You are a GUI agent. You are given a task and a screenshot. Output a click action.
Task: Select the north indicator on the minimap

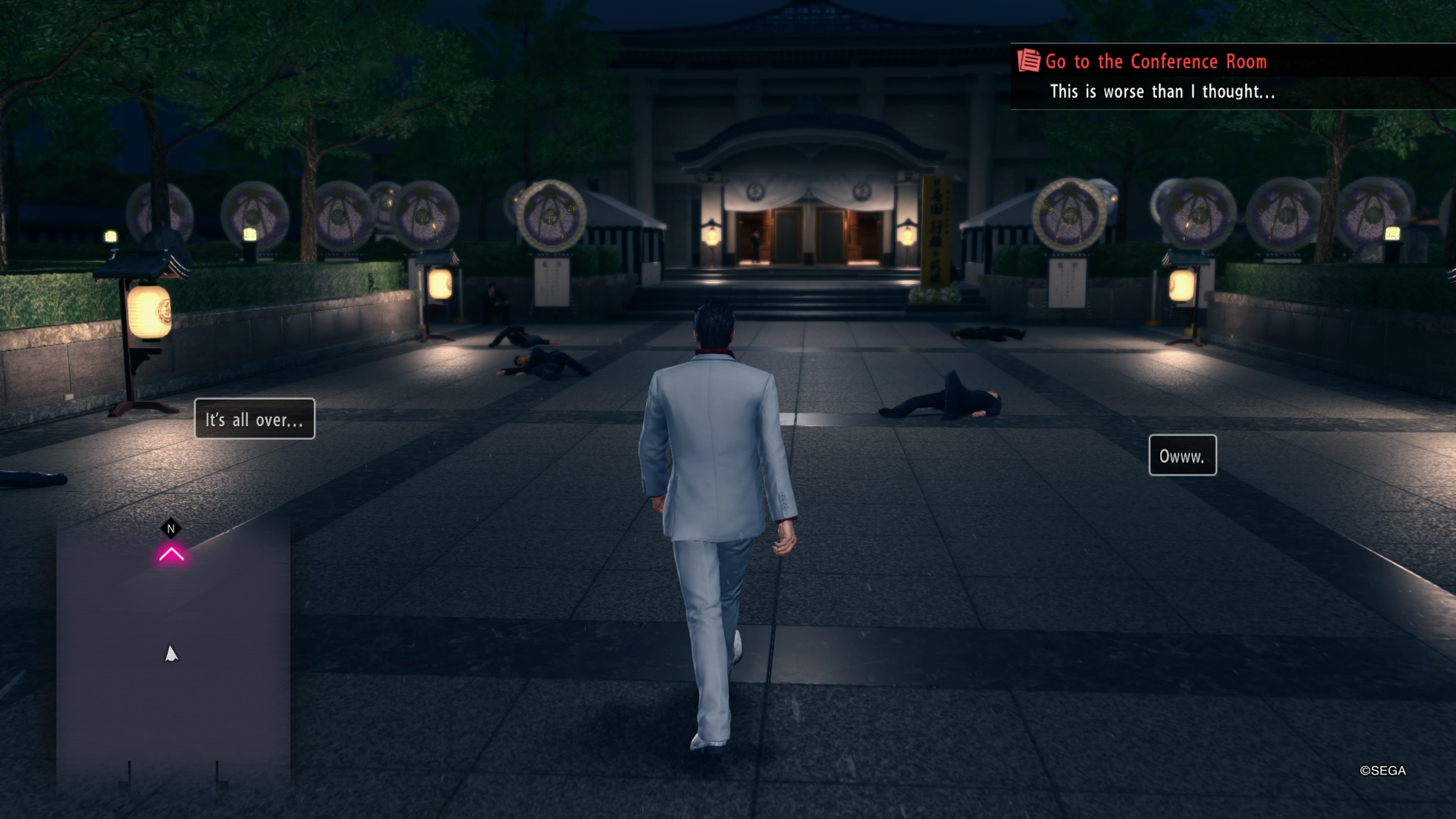[171, 528]
